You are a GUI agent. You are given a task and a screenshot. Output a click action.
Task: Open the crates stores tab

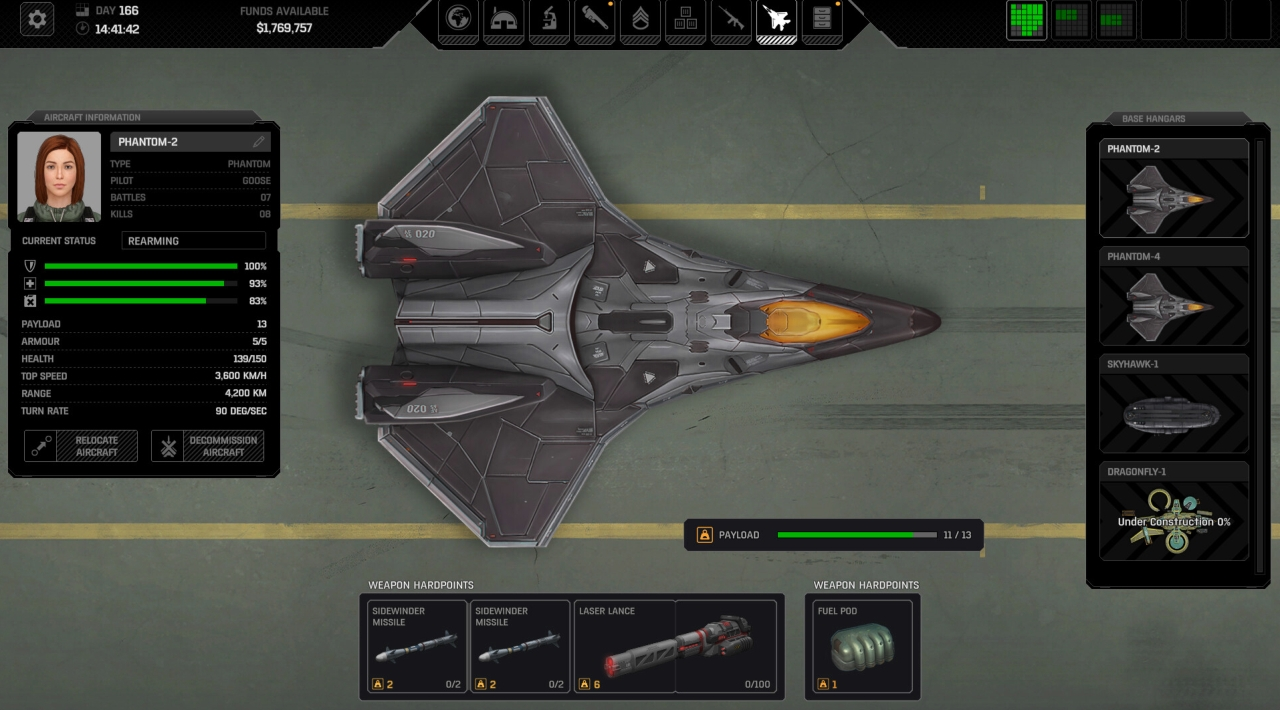point(685,20)
